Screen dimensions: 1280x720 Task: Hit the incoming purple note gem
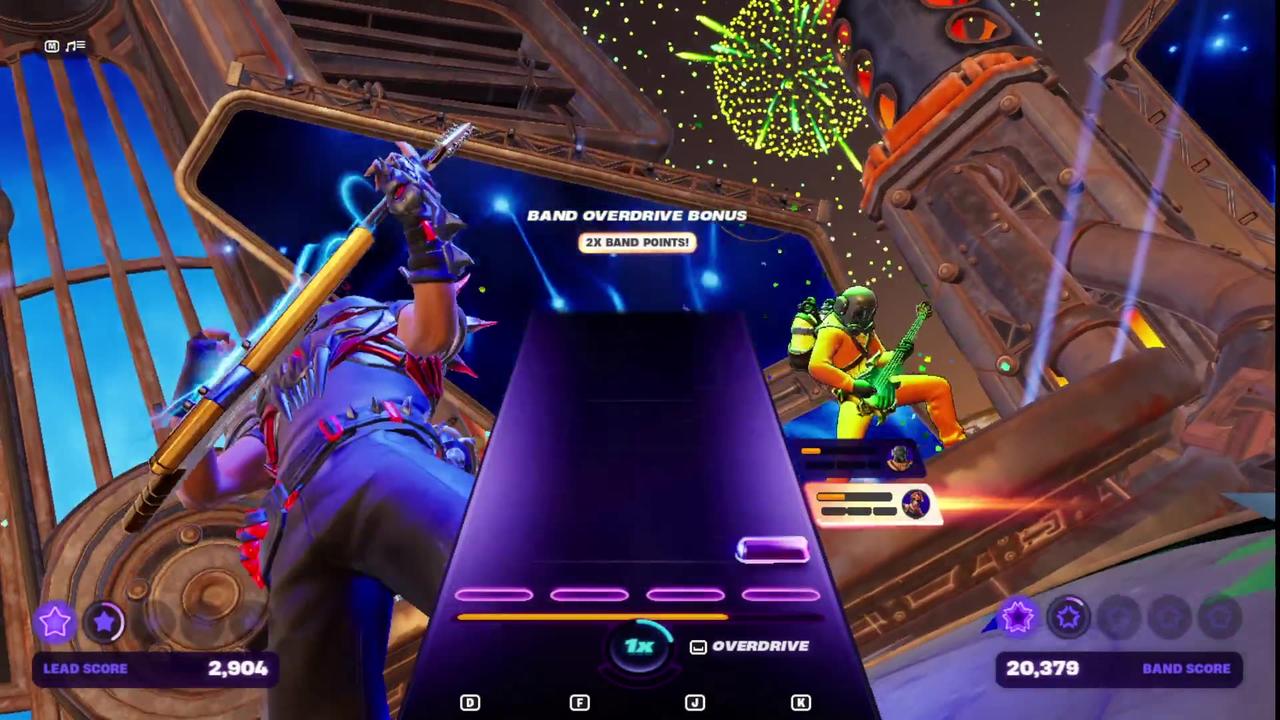[x=772, y=549]
